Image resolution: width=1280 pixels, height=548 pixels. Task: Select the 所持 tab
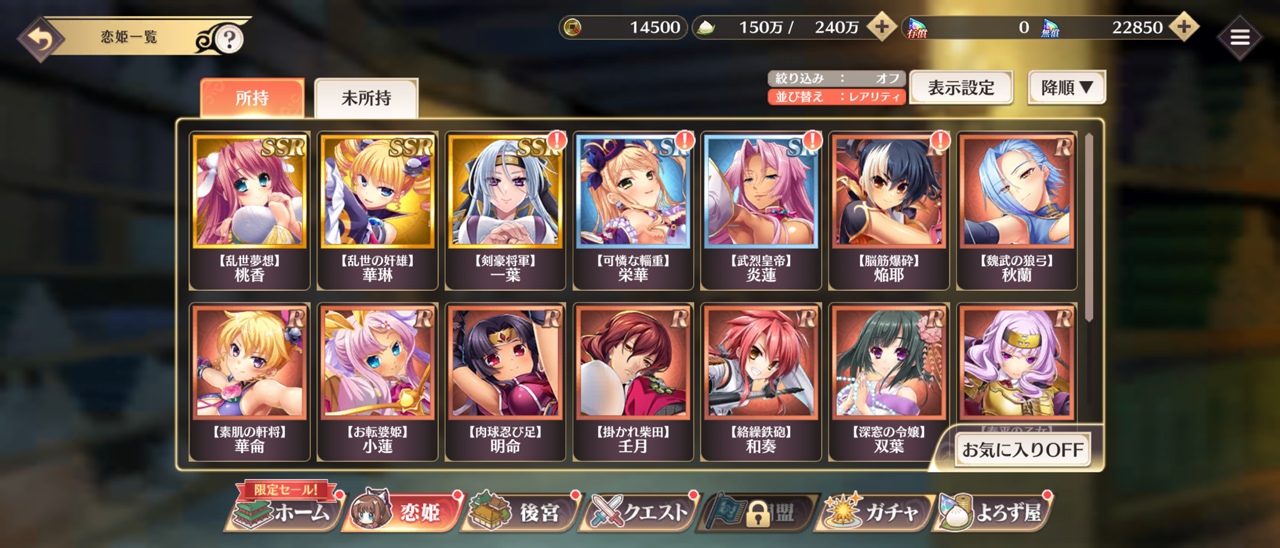[x=252, y=99]
